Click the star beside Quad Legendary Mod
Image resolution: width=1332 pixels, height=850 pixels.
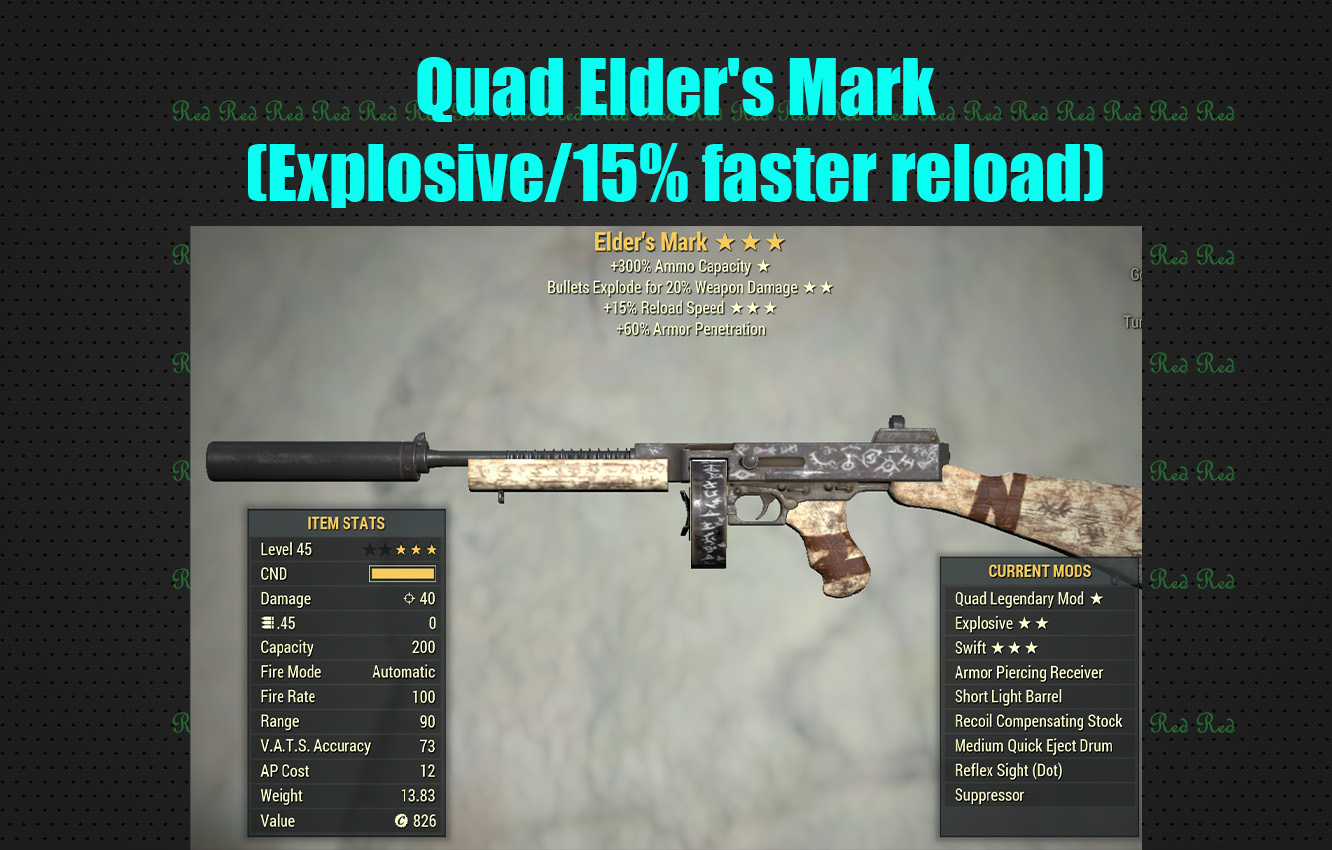click(1096, 599)
